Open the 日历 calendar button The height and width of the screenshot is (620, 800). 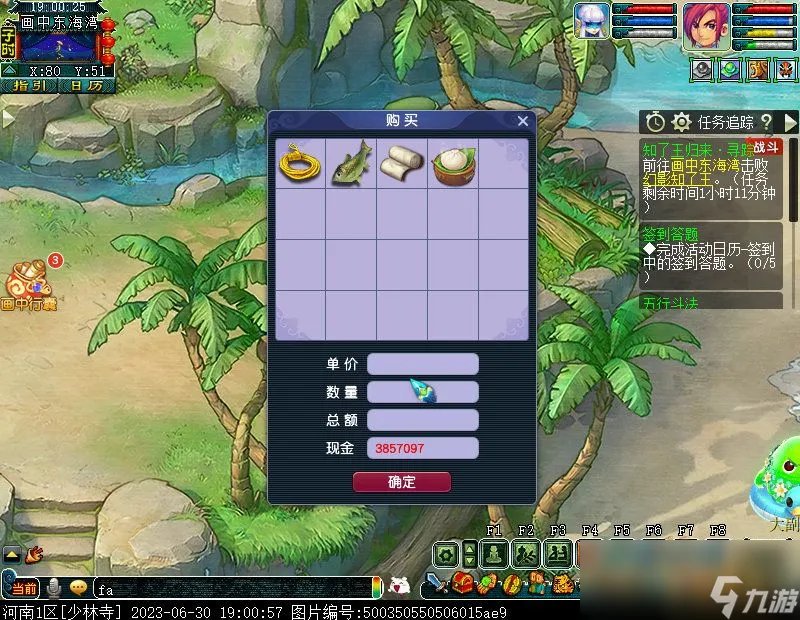point(85,86)
